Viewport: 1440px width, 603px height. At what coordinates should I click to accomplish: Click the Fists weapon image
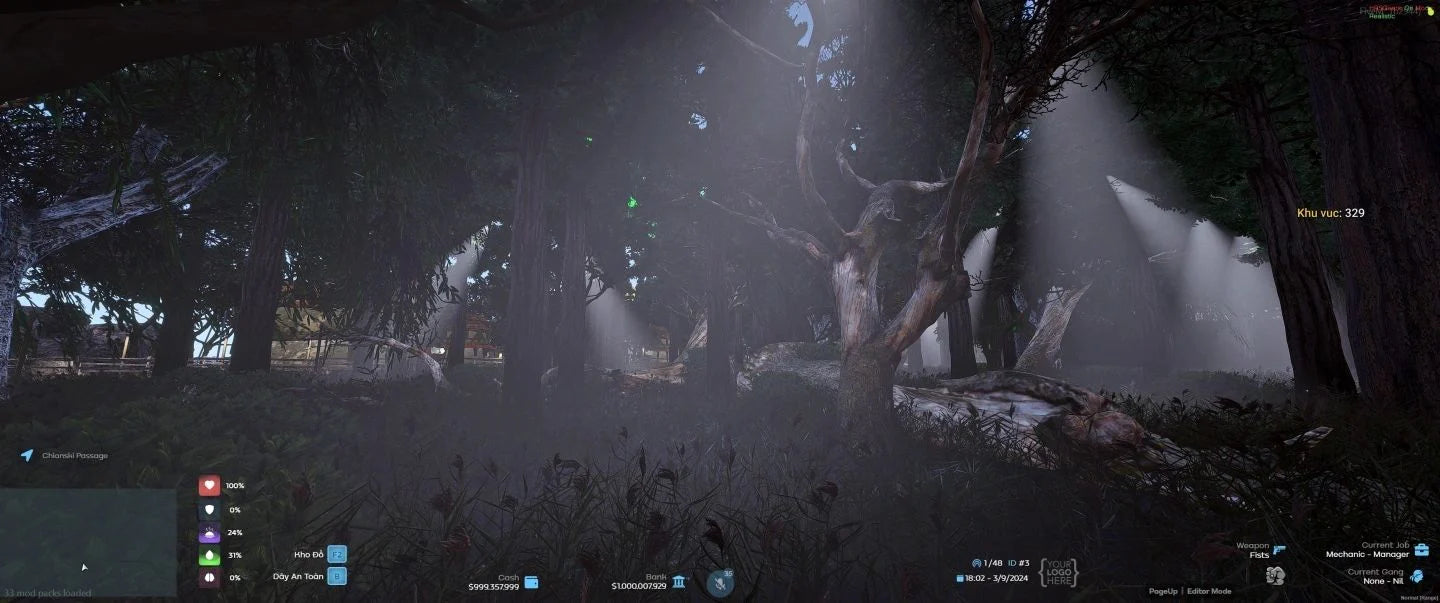[x=1275, y=575]
